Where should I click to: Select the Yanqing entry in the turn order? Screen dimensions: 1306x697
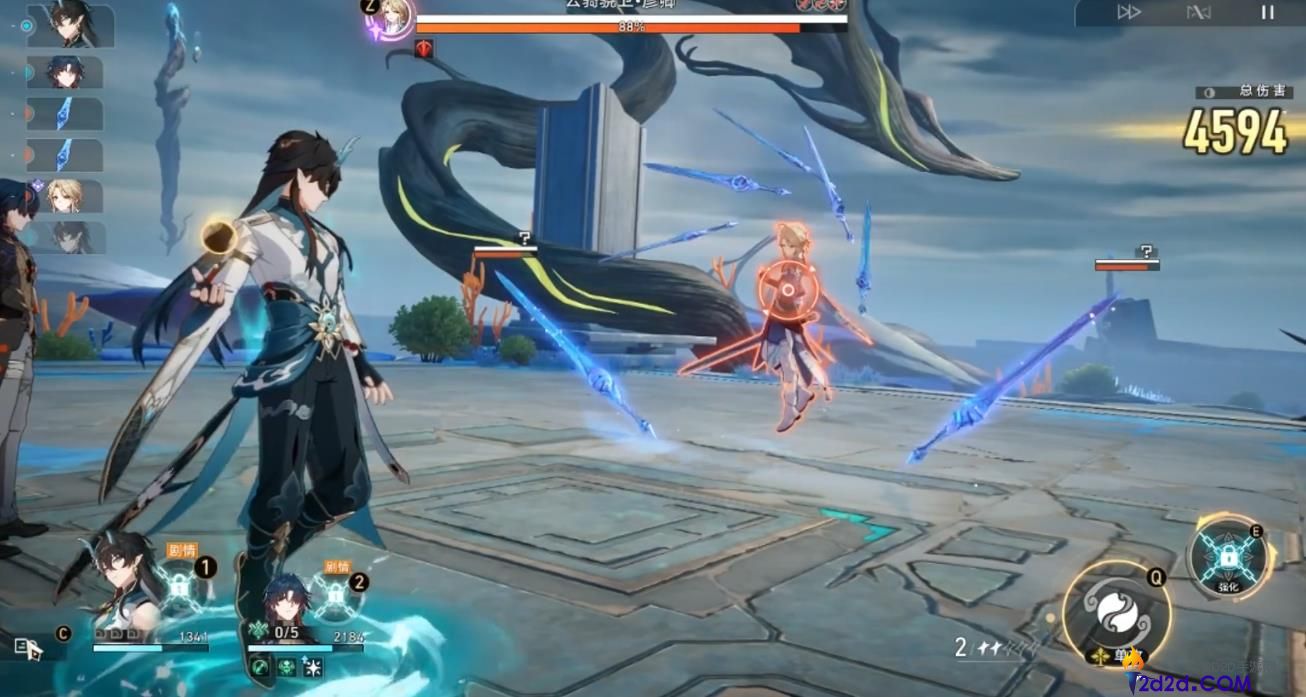pos(66,196)
